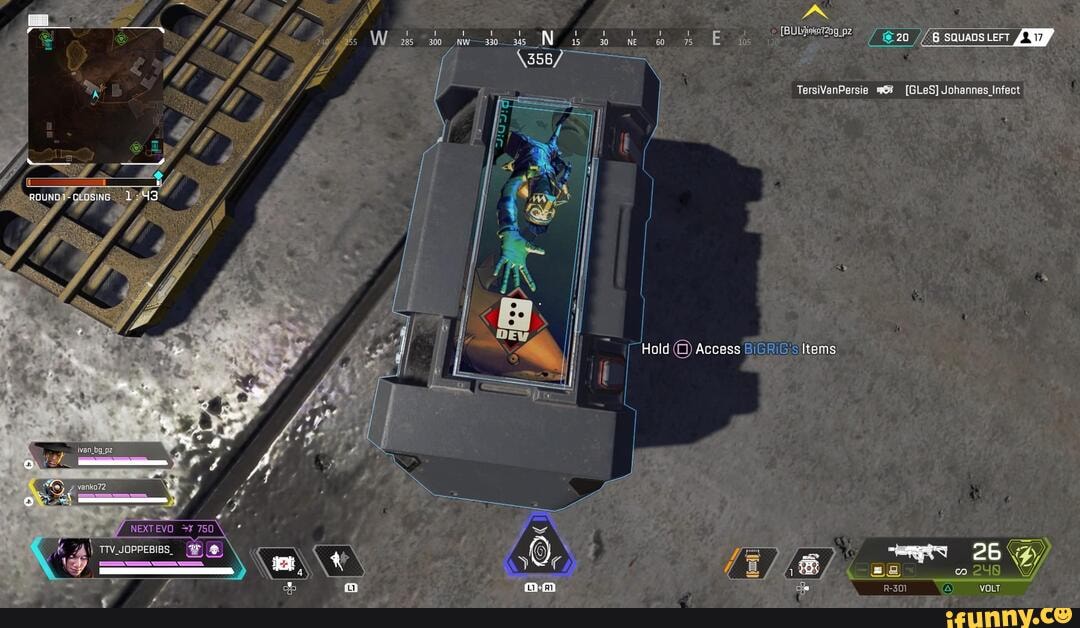1080x628 pixels.
Task: Select the grenade ordnance slot
Action: [809, 563]
